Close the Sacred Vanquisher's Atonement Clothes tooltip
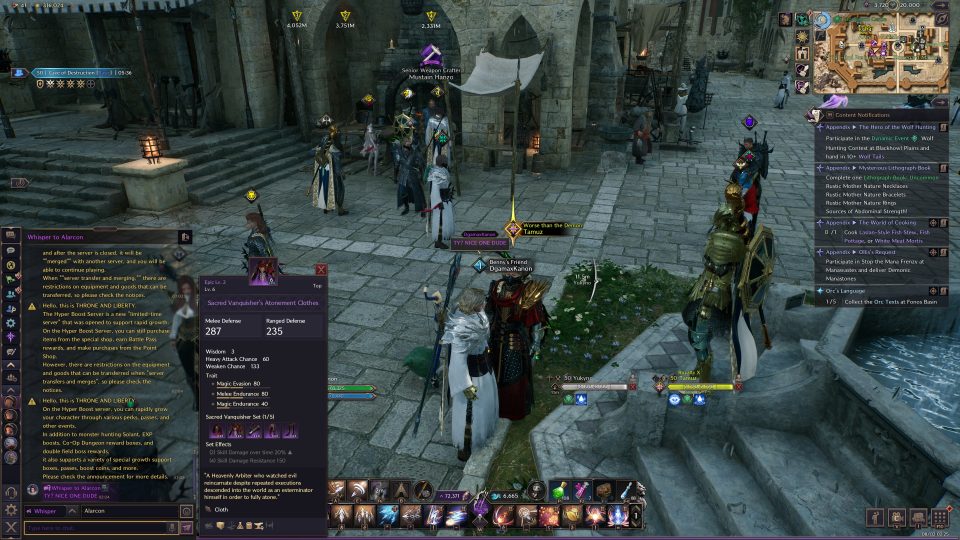Image resolution: width=960 pixels, height=540 pixels. point(321,270)
